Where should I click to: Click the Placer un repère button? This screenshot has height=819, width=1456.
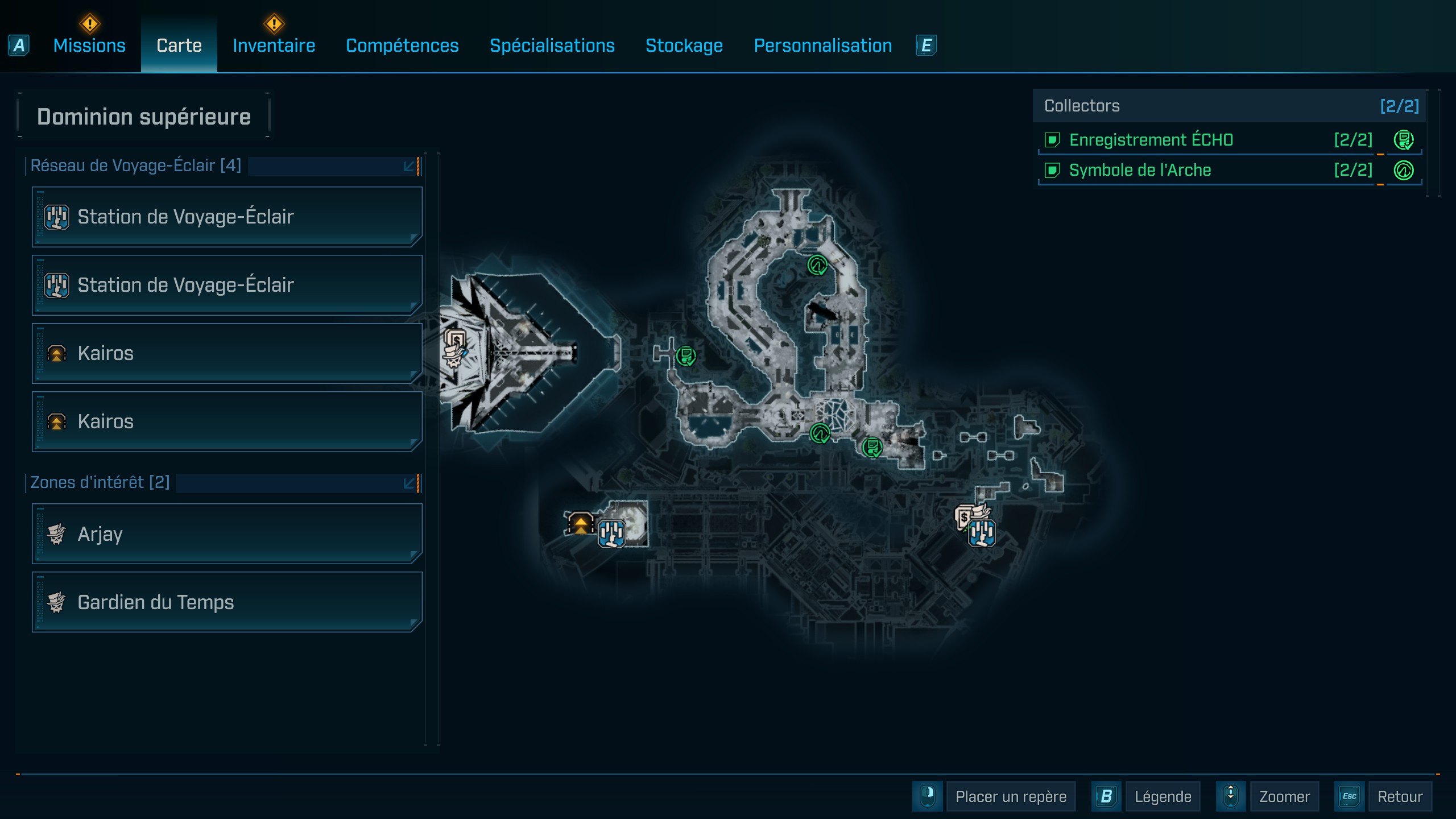click(1010, 796)
